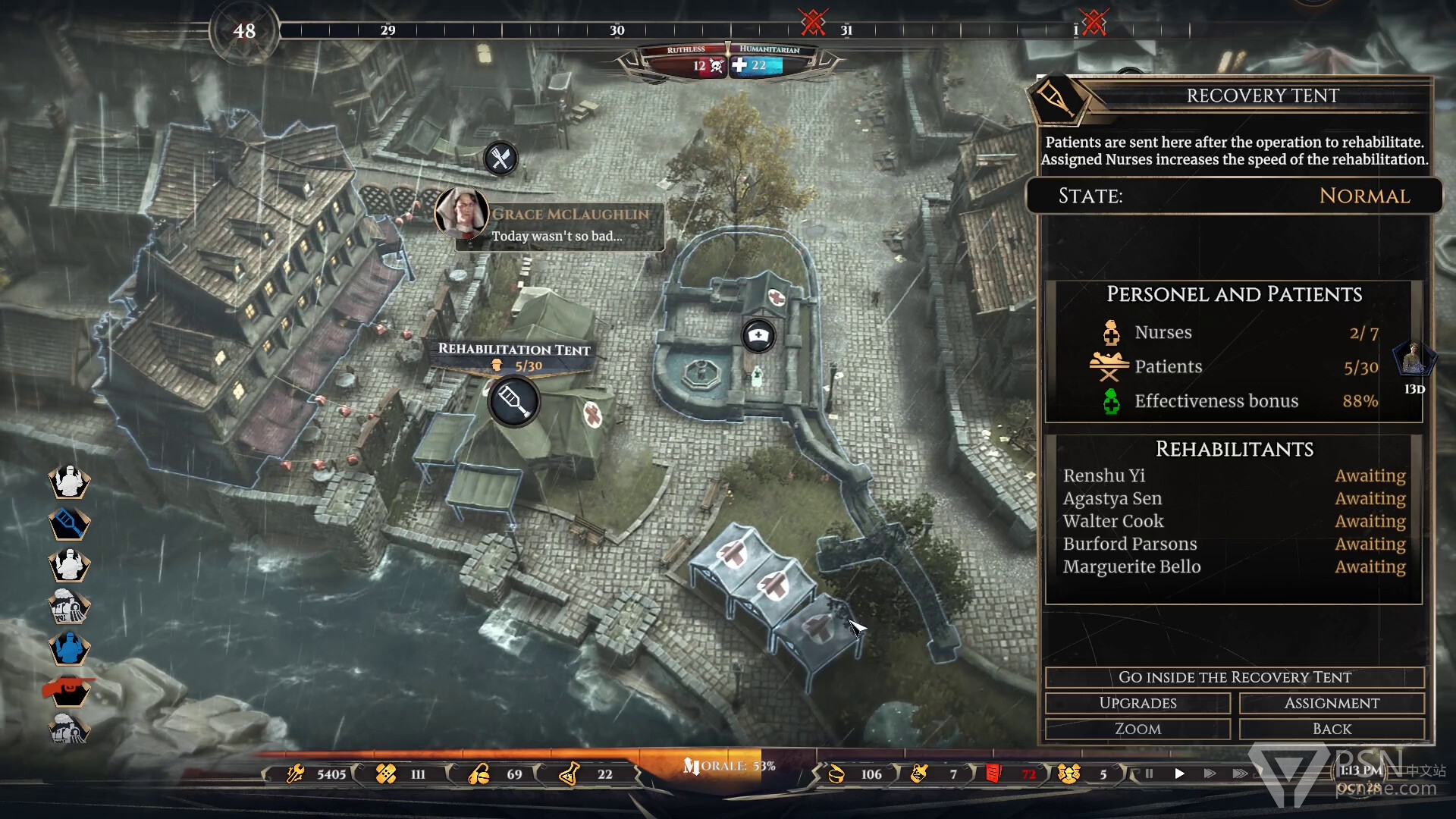This screenshot has height=819, width=1456.
Task: Zoom to the Recovery Tent
Action: tap(1137, 729)
